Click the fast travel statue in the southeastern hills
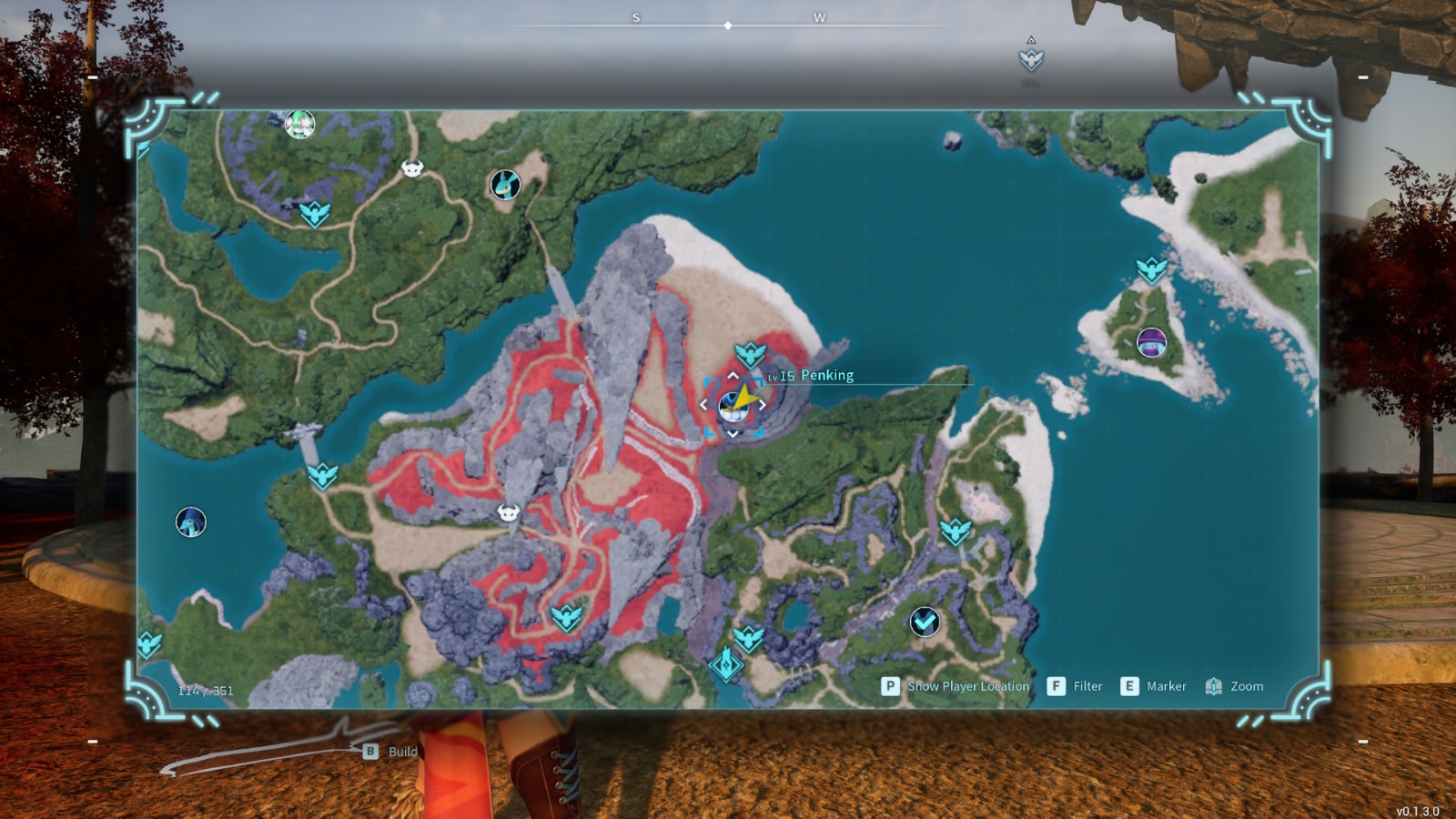 pyautogui.click(x=956, y=532)
